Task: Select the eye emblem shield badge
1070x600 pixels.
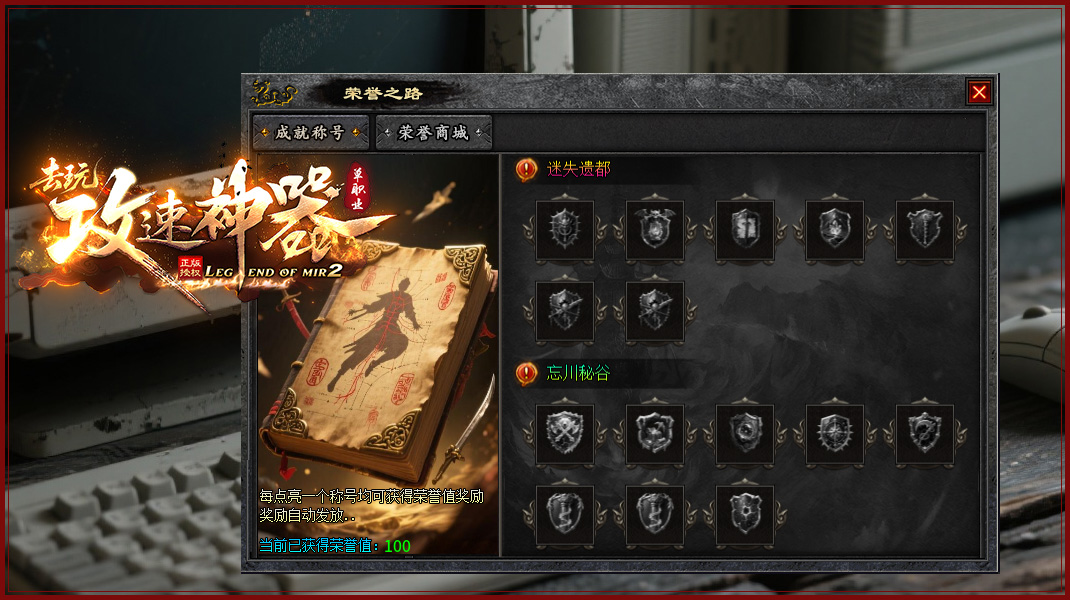Action: [x=745, y=434]
